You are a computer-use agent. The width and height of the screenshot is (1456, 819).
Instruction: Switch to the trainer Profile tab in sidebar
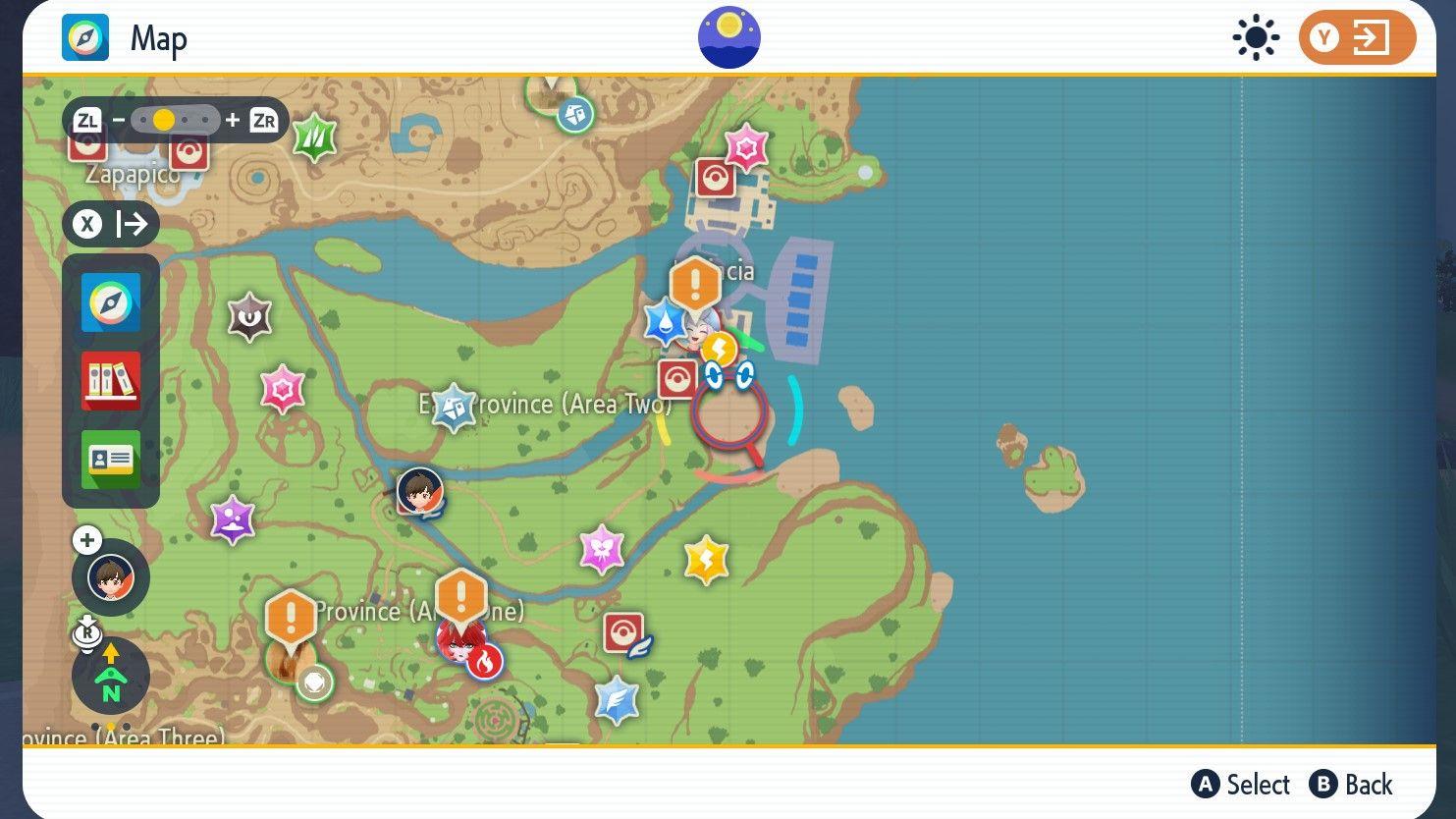[x=110, y=460]
